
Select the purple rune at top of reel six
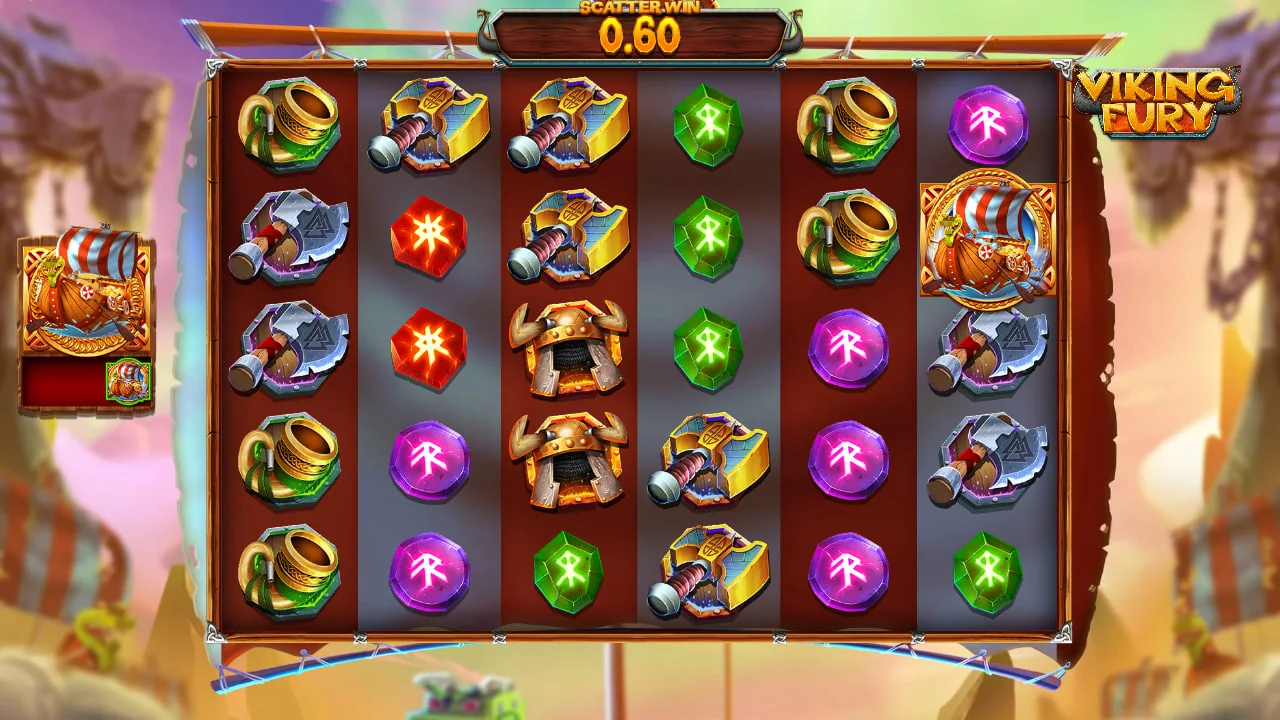985,125
